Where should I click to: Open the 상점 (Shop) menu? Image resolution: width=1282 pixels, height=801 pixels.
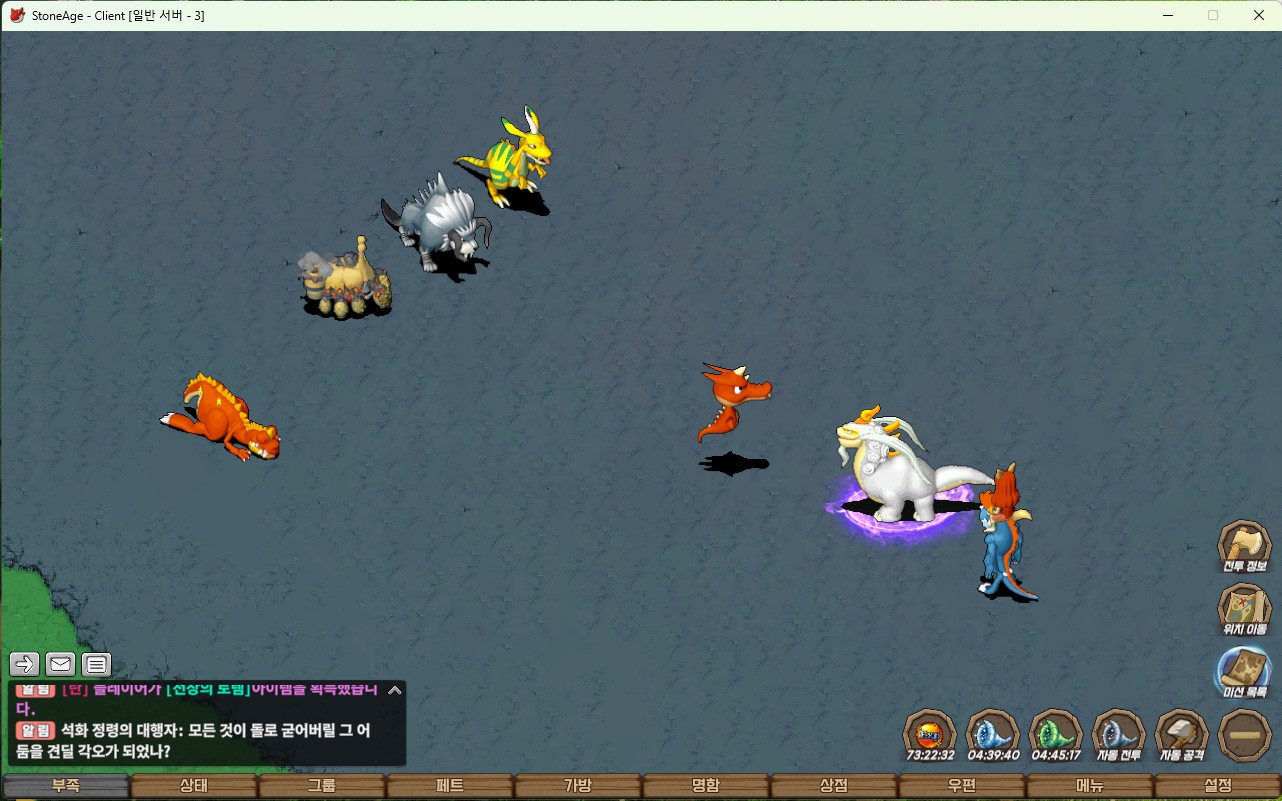[x=834, y=786]
